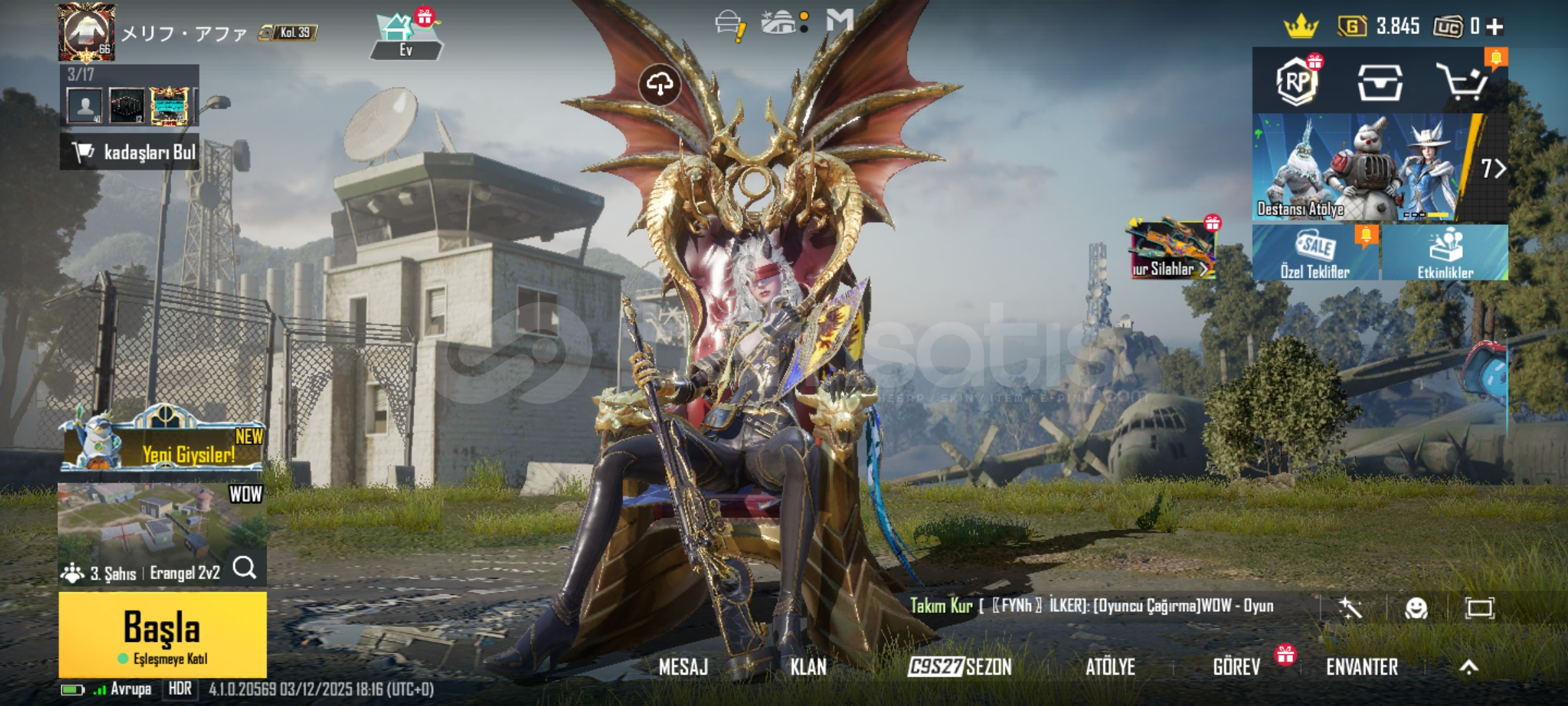Open the ATÖLYE workshop menu

[x=1110, y=667]
